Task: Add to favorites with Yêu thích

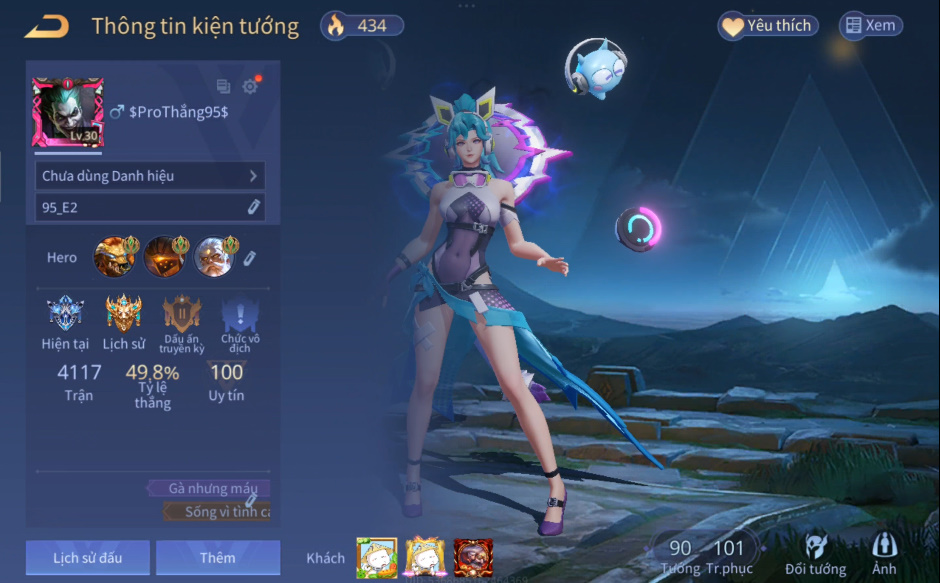Action: (768, 26)
